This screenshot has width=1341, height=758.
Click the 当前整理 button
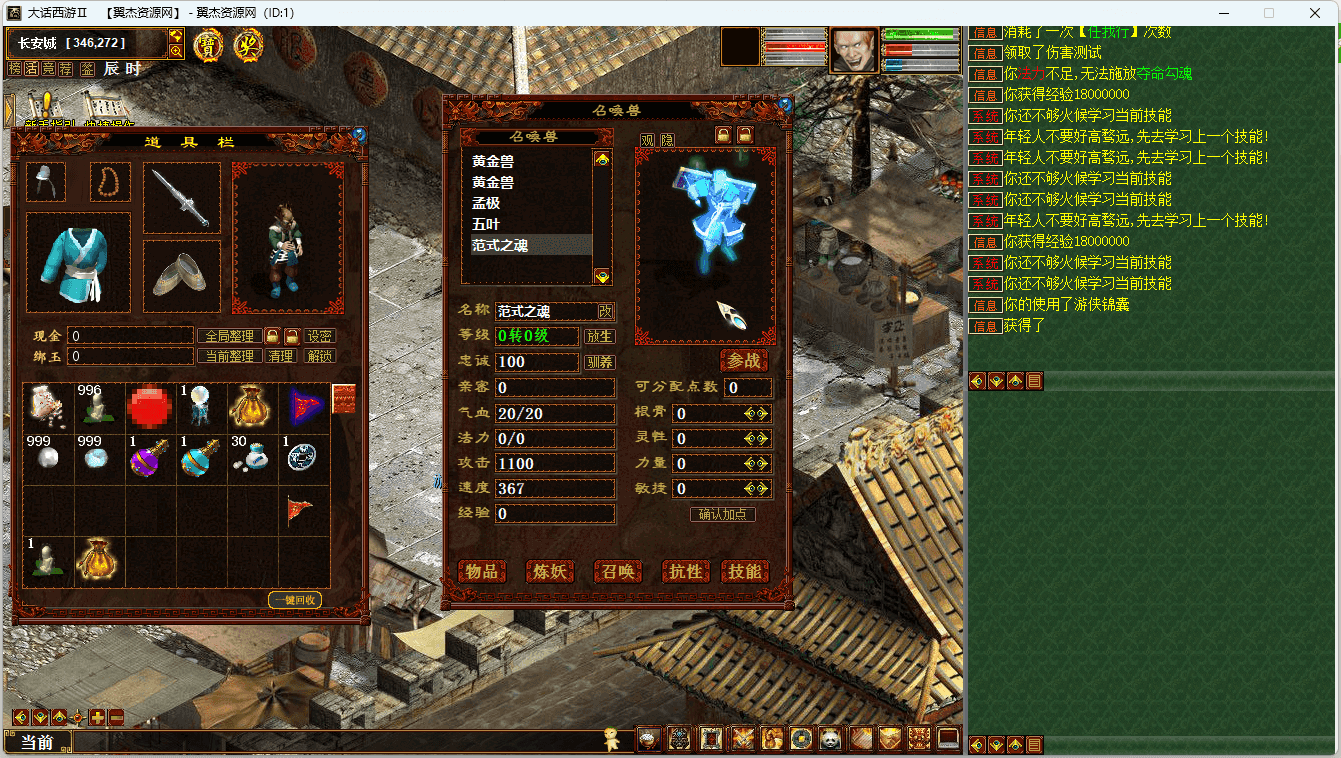pyautogui.click(x=229, y=356)
